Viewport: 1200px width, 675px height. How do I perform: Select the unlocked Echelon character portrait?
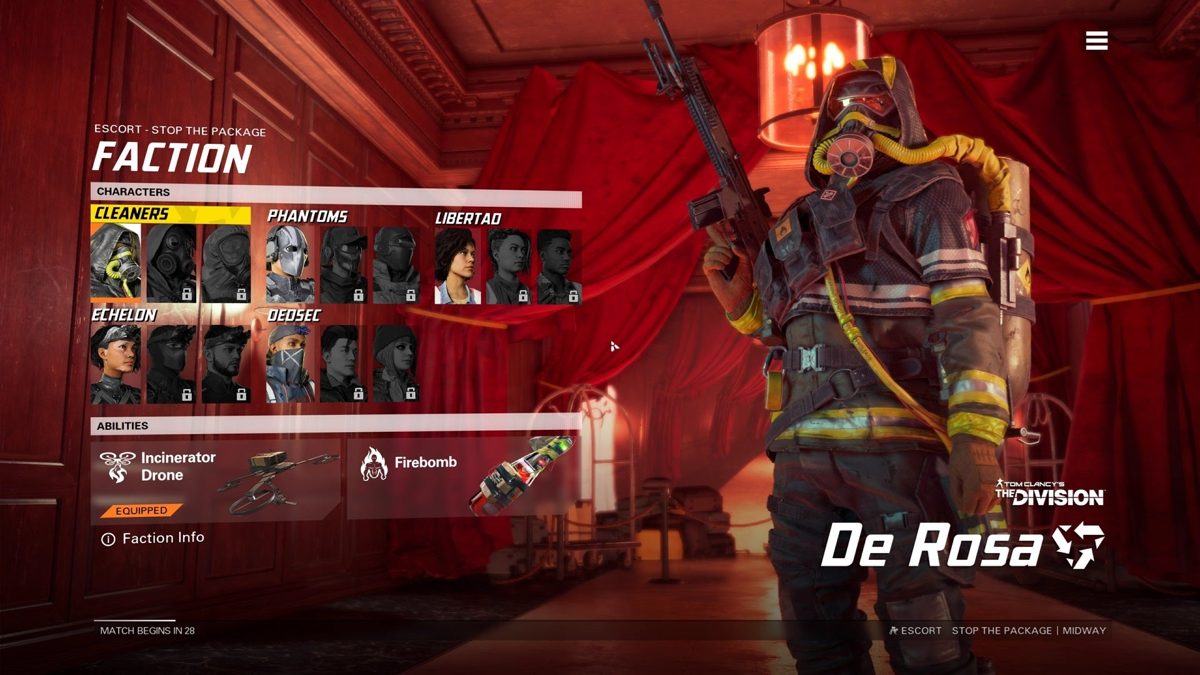tap(115, 364)
